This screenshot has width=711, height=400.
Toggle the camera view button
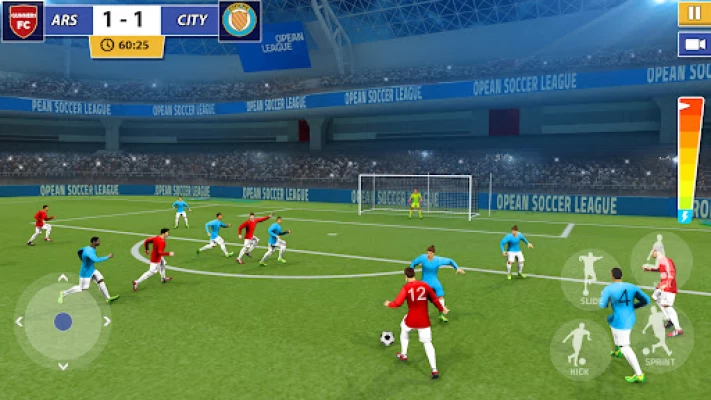click(693, 44)
